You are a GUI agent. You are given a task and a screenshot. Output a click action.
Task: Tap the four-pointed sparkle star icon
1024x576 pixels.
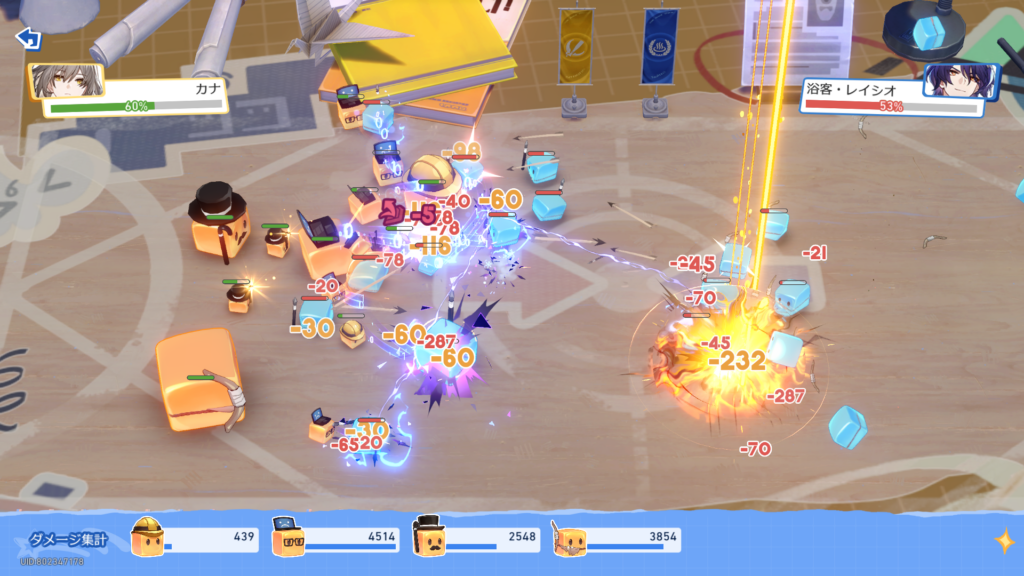point(1003,541)
